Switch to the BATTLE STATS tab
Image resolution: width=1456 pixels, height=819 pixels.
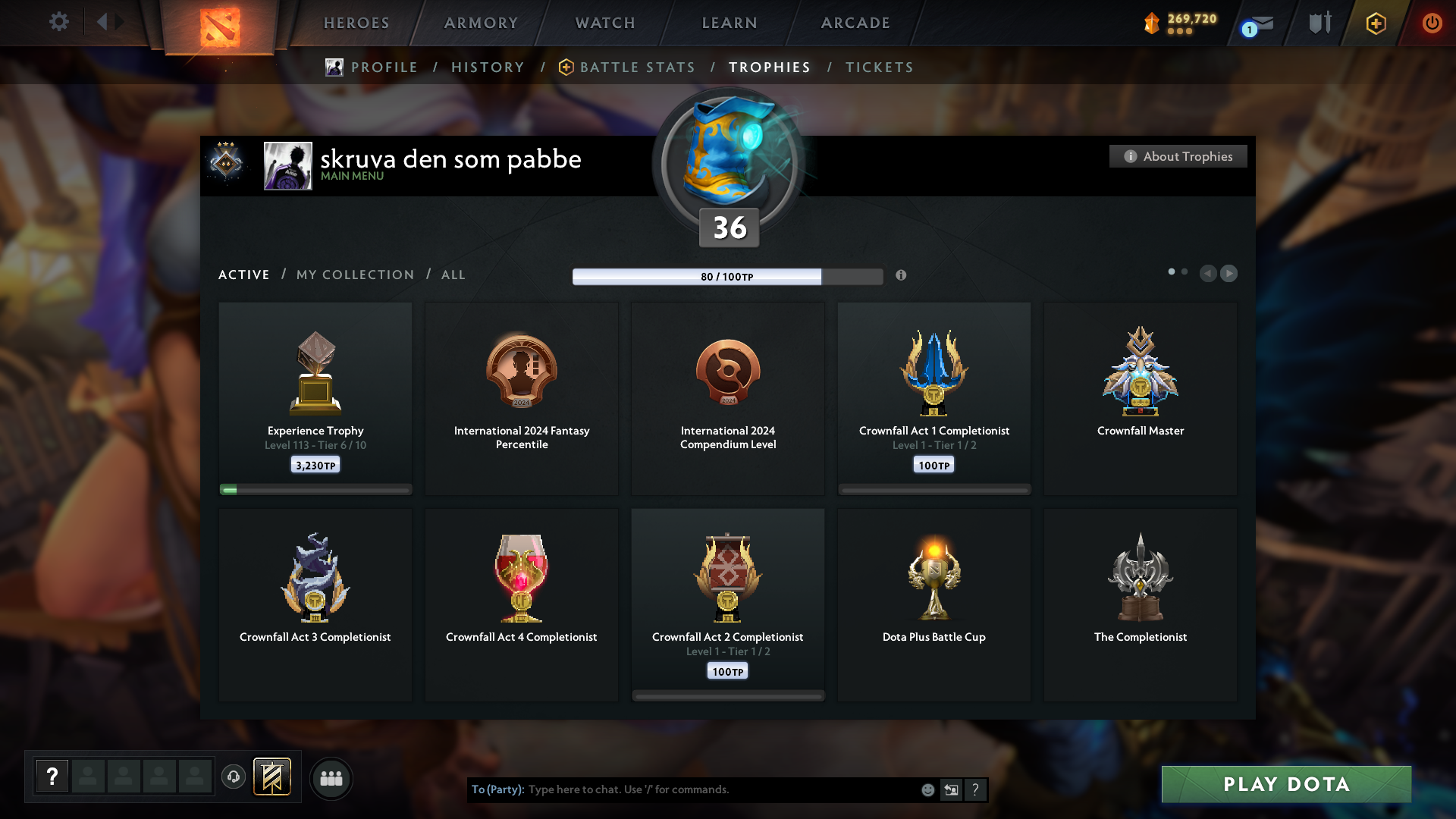coord(637,67)
